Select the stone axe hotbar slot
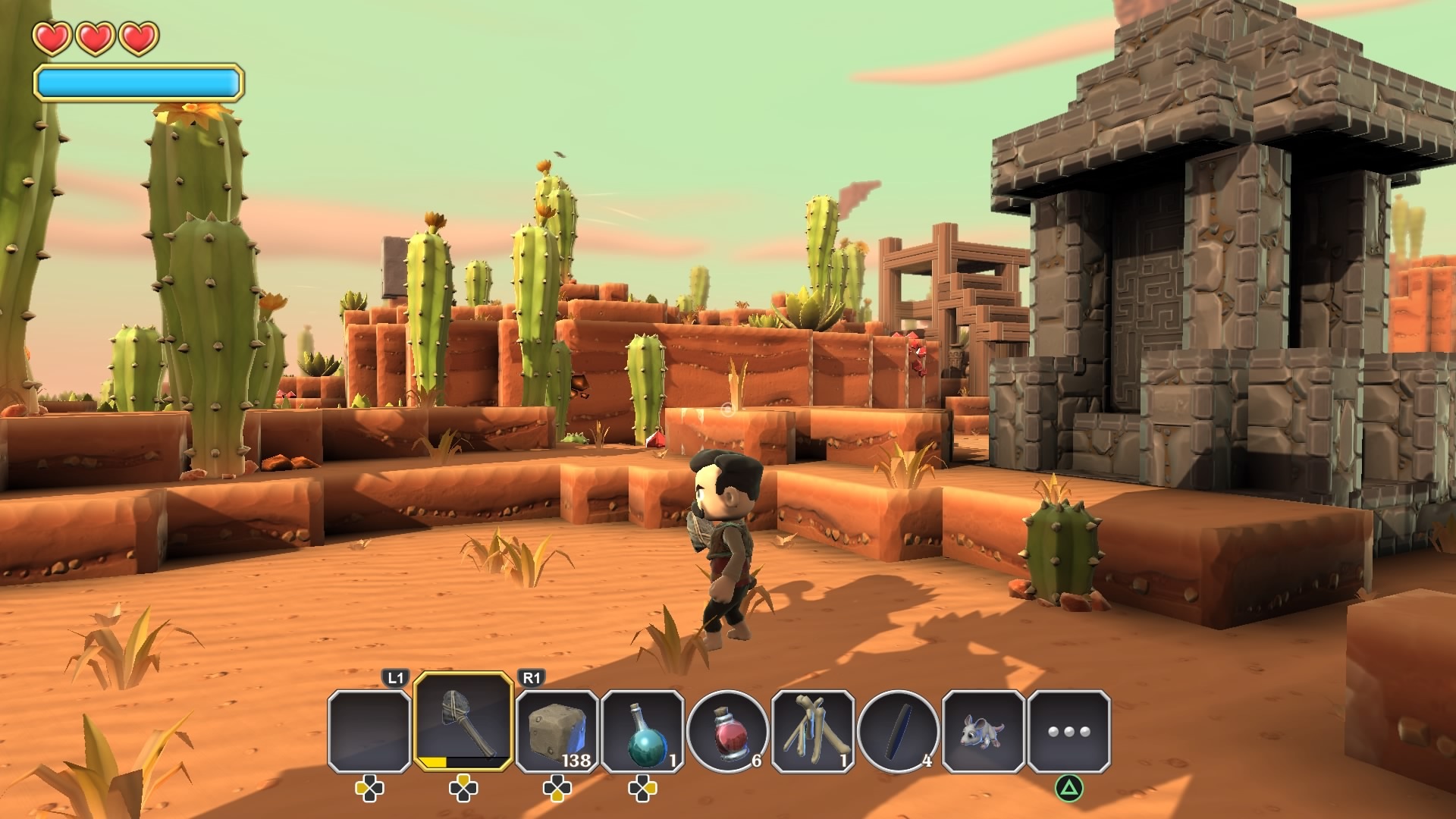The width and height of the screenshot is (1456, 819). [463, 721]
